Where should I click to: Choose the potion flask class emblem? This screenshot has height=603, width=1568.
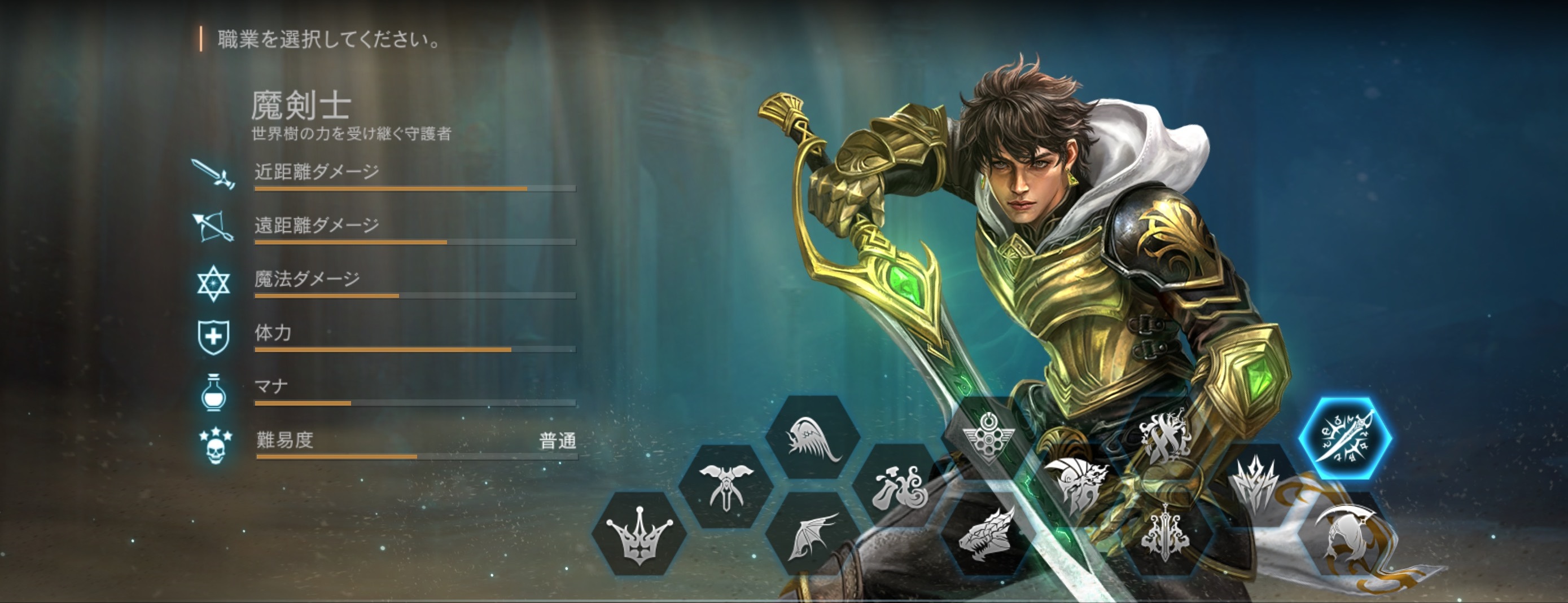[900, 486]
